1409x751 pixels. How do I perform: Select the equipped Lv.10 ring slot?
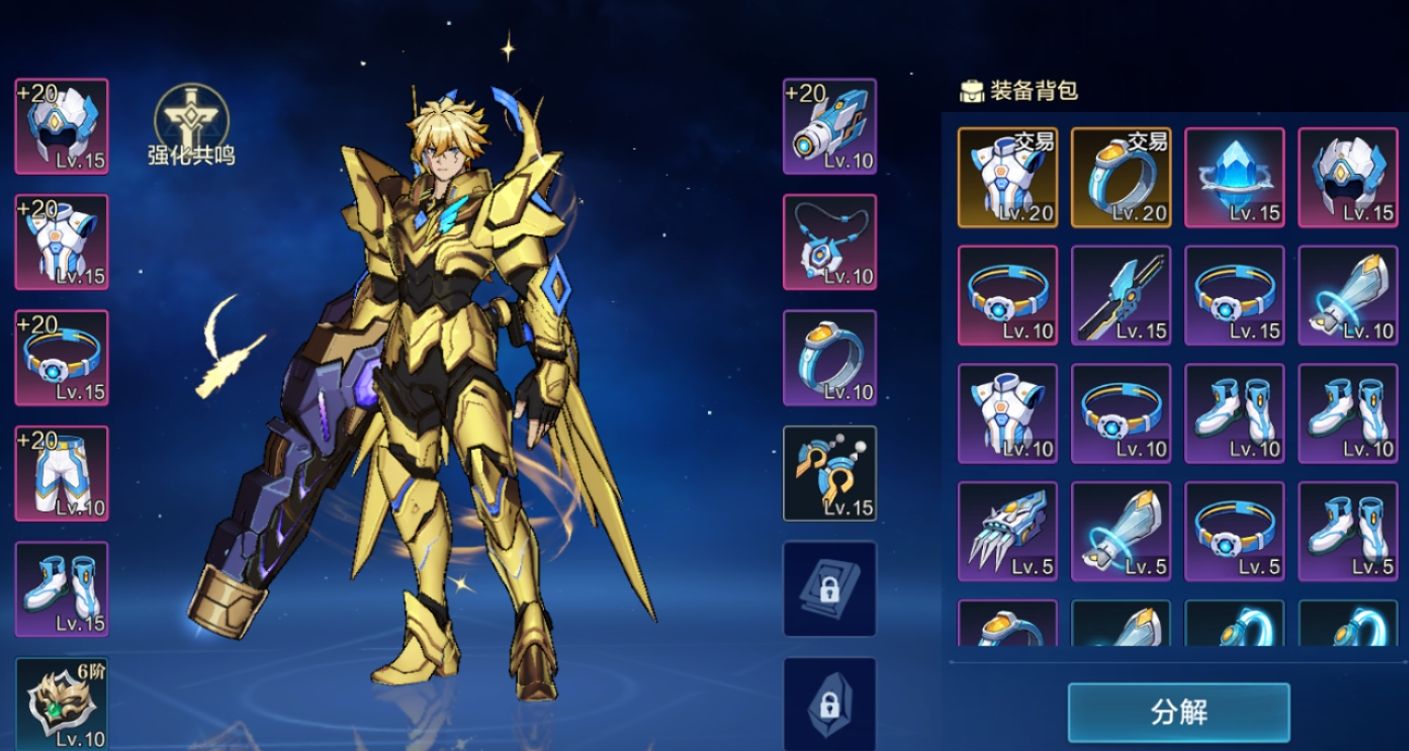(829, 358)
